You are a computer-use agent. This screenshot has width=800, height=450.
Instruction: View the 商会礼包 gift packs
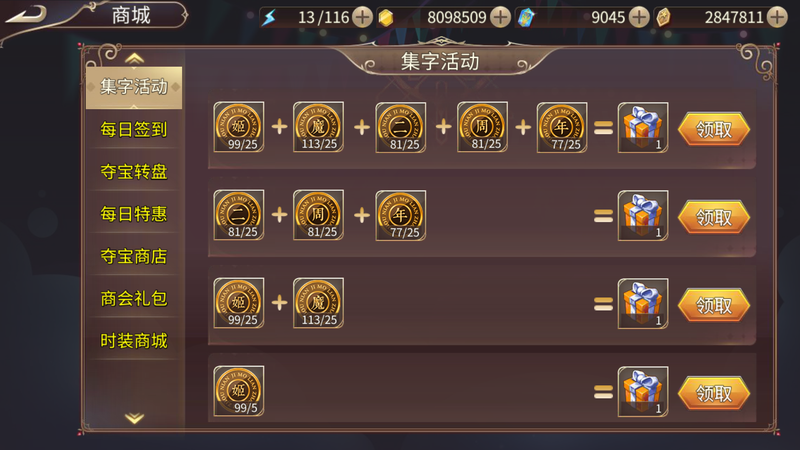click(x=133, y=298)
